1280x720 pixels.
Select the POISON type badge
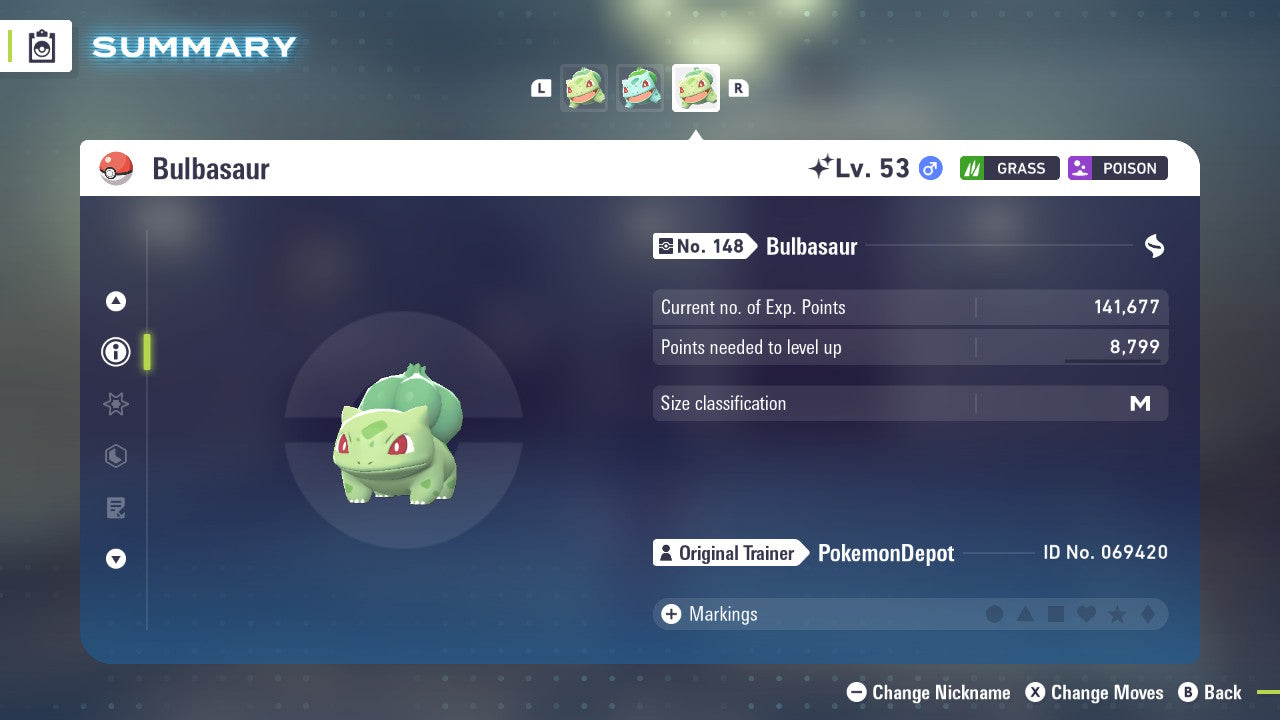point(1117,168)
